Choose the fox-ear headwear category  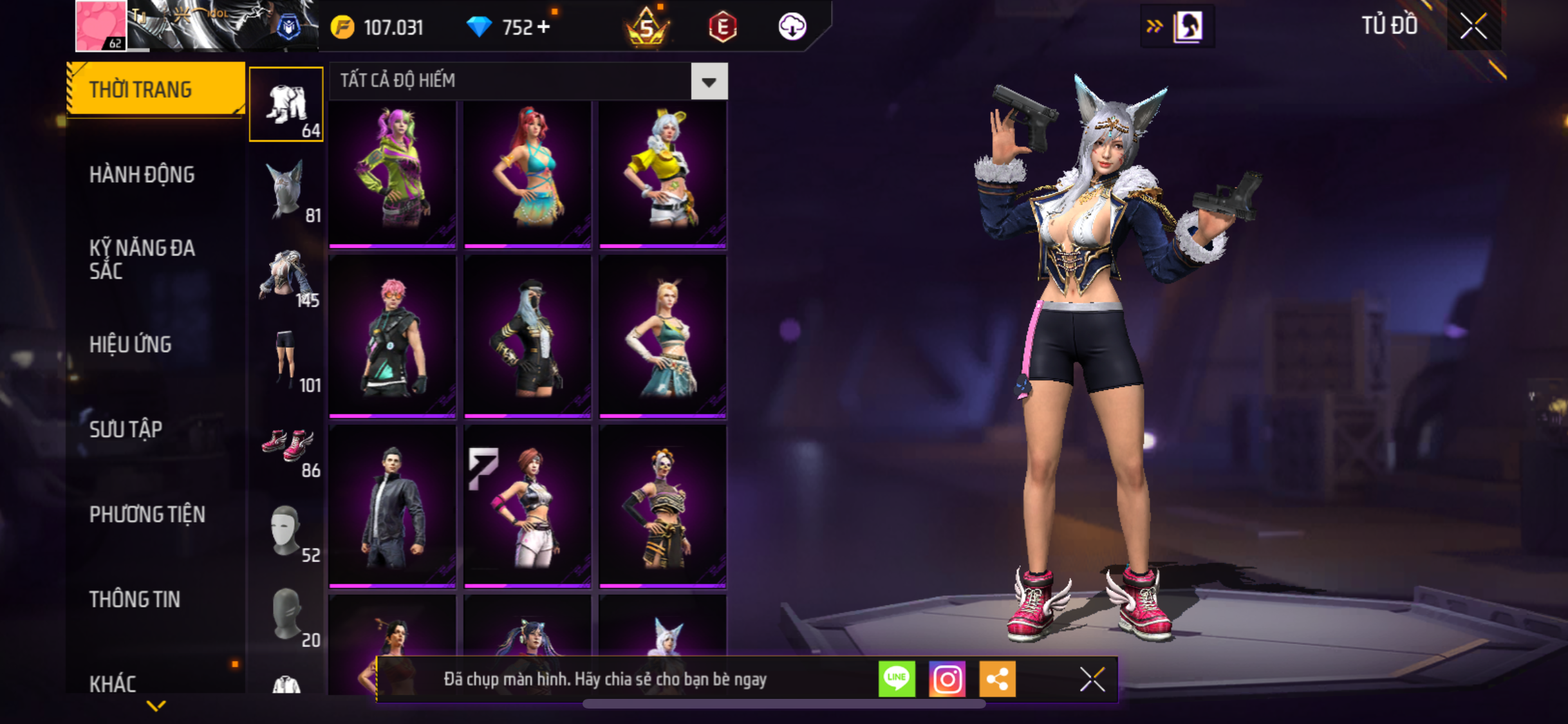pyautogui.click(x=286, y=190)
